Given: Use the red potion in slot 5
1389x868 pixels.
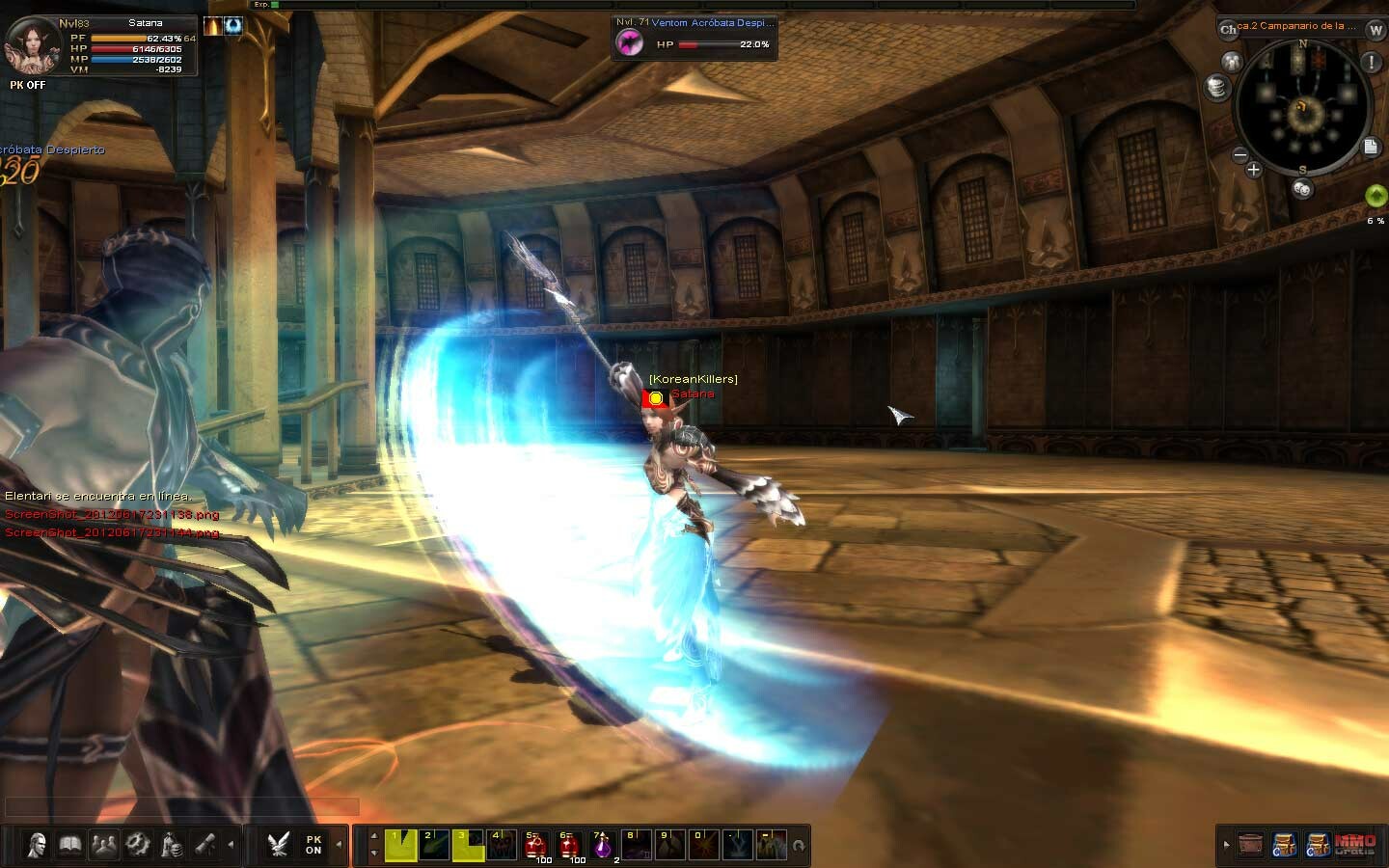Looking at the screenshot, I should pos(535,845).
